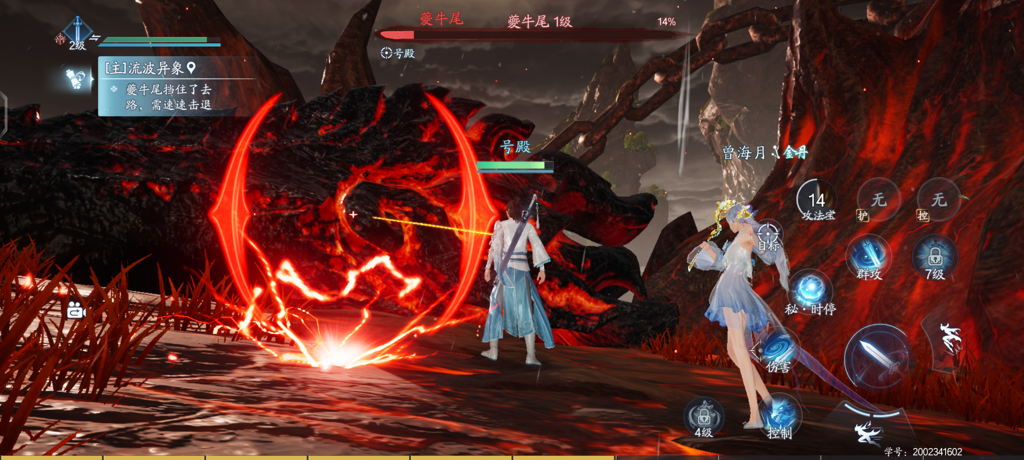Select the empty 护 defense treasure slot

pos(877,201)
